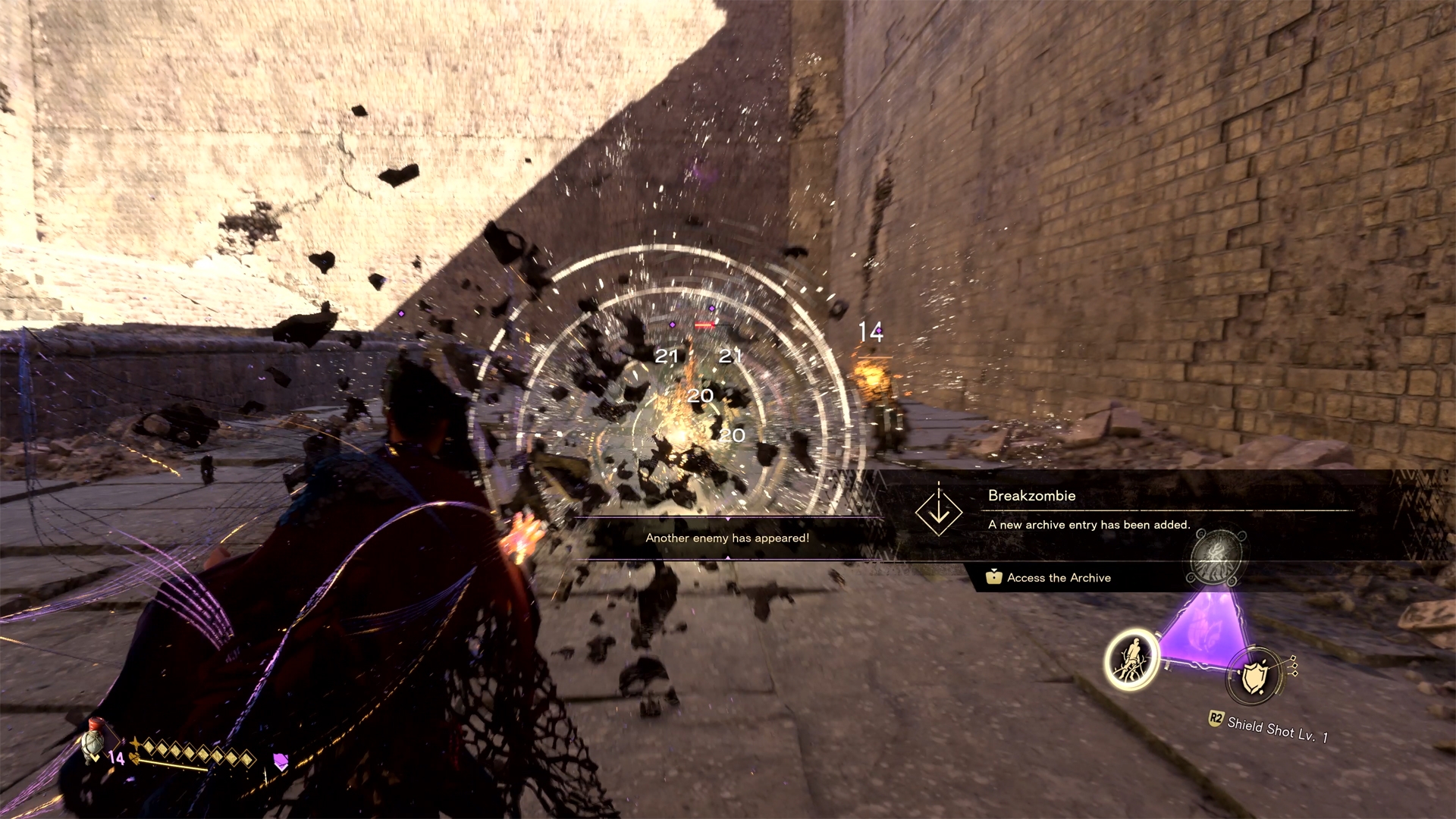Click the purple shield defense icon
Image resolution: width=1456 pixels, height=819 pixels.
[x=281, y=761]
